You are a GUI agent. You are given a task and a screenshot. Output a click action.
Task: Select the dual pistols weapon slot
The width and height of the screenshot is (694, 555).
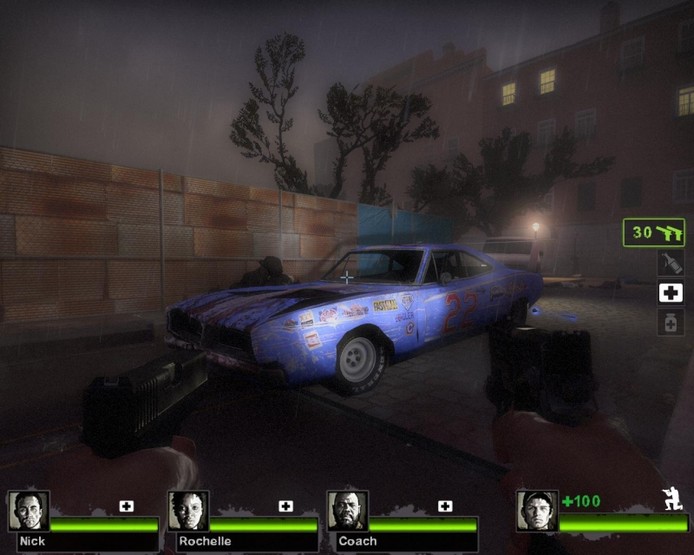pos(654,233)
